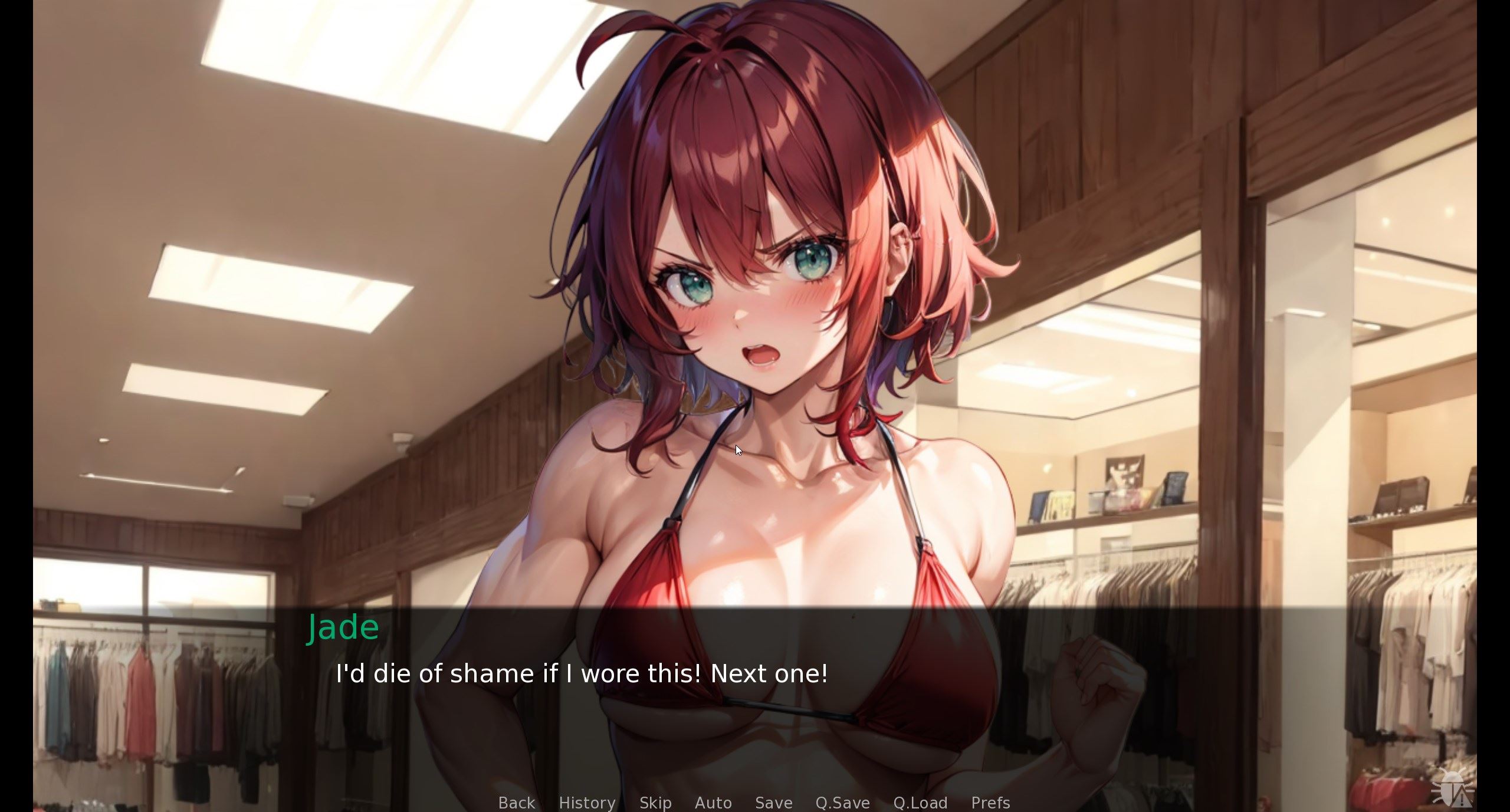Quick load with Q.Load
The image size is (1510, 812).
pyautogui.click(x=920, y=803)
